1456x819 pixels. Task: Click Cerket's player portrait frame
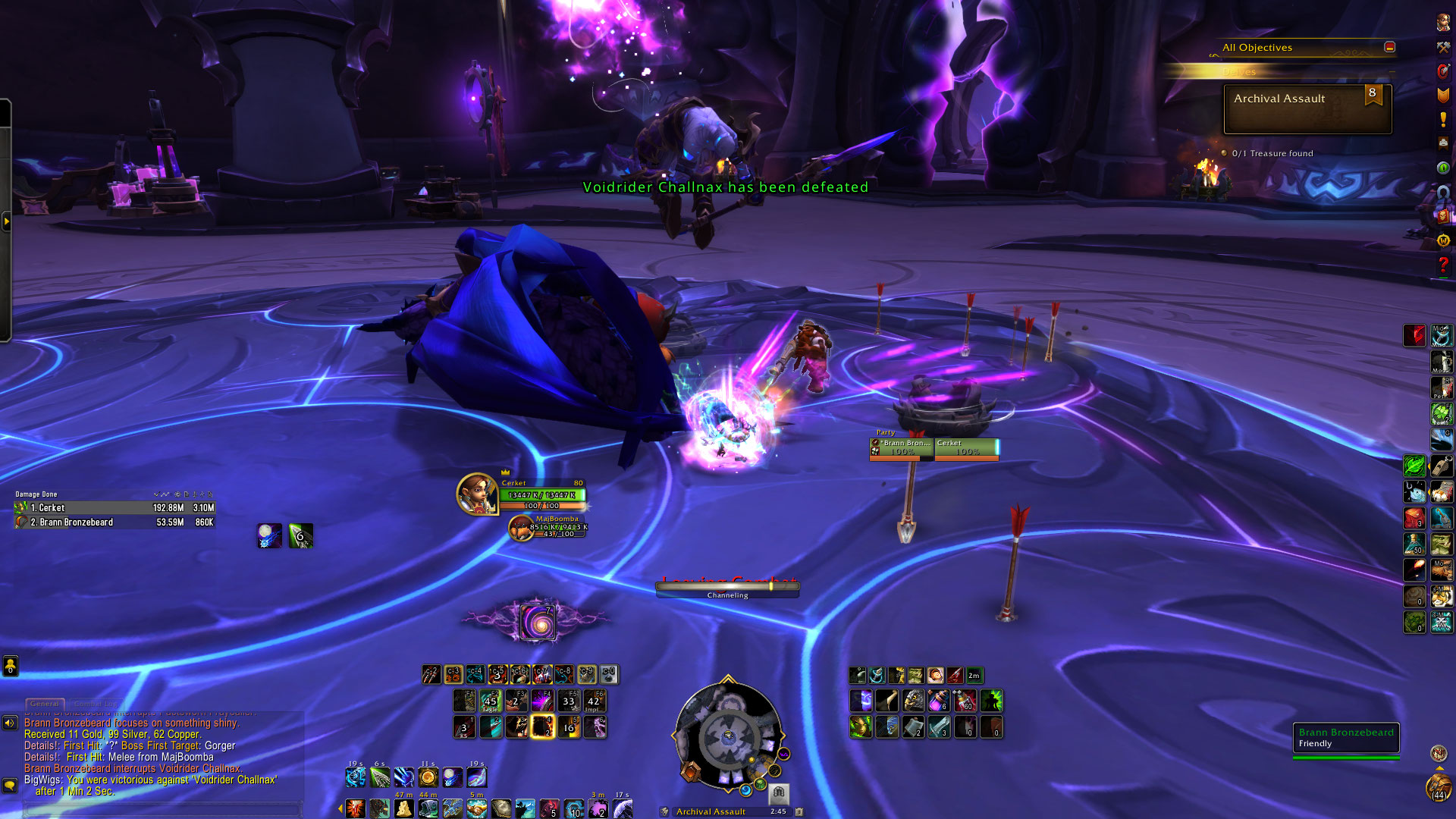pyautogui.click(x=477, y=494)
